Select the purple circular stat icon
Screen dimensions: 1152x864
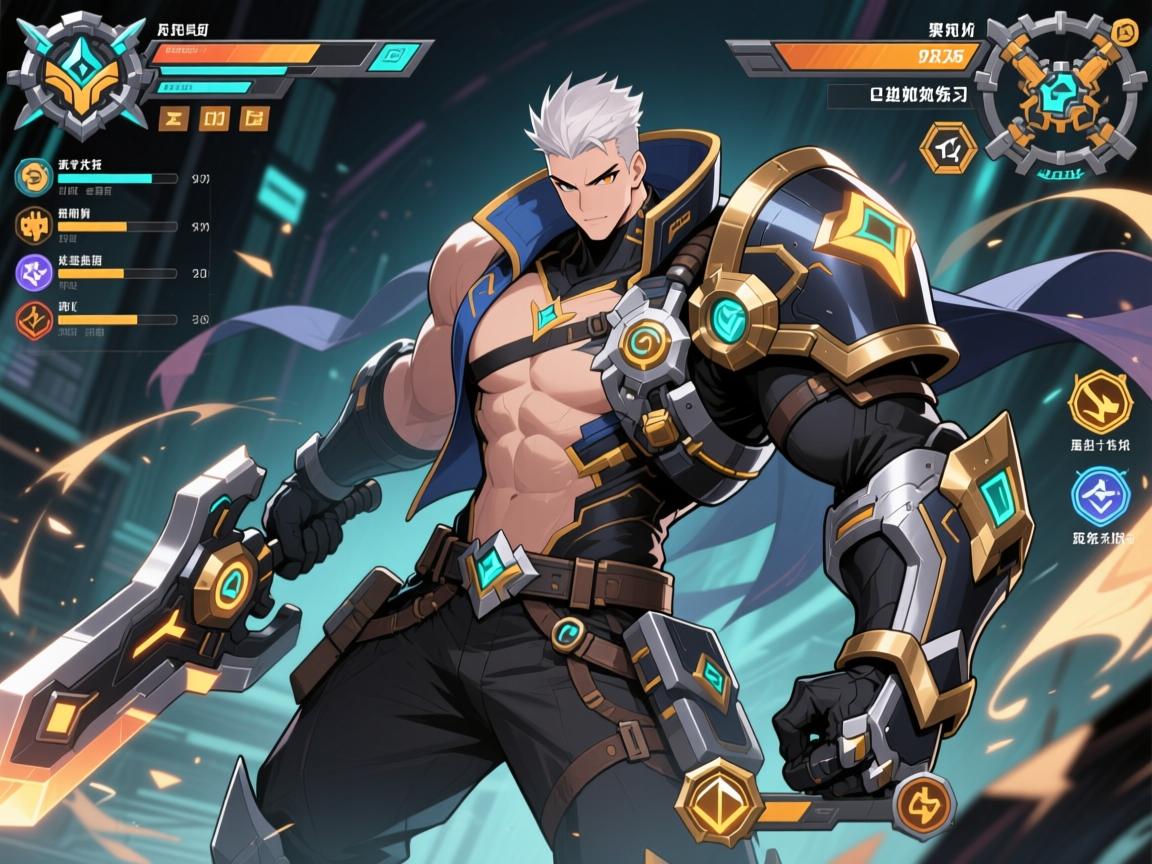pyautogui.click(x=35, y=271)
